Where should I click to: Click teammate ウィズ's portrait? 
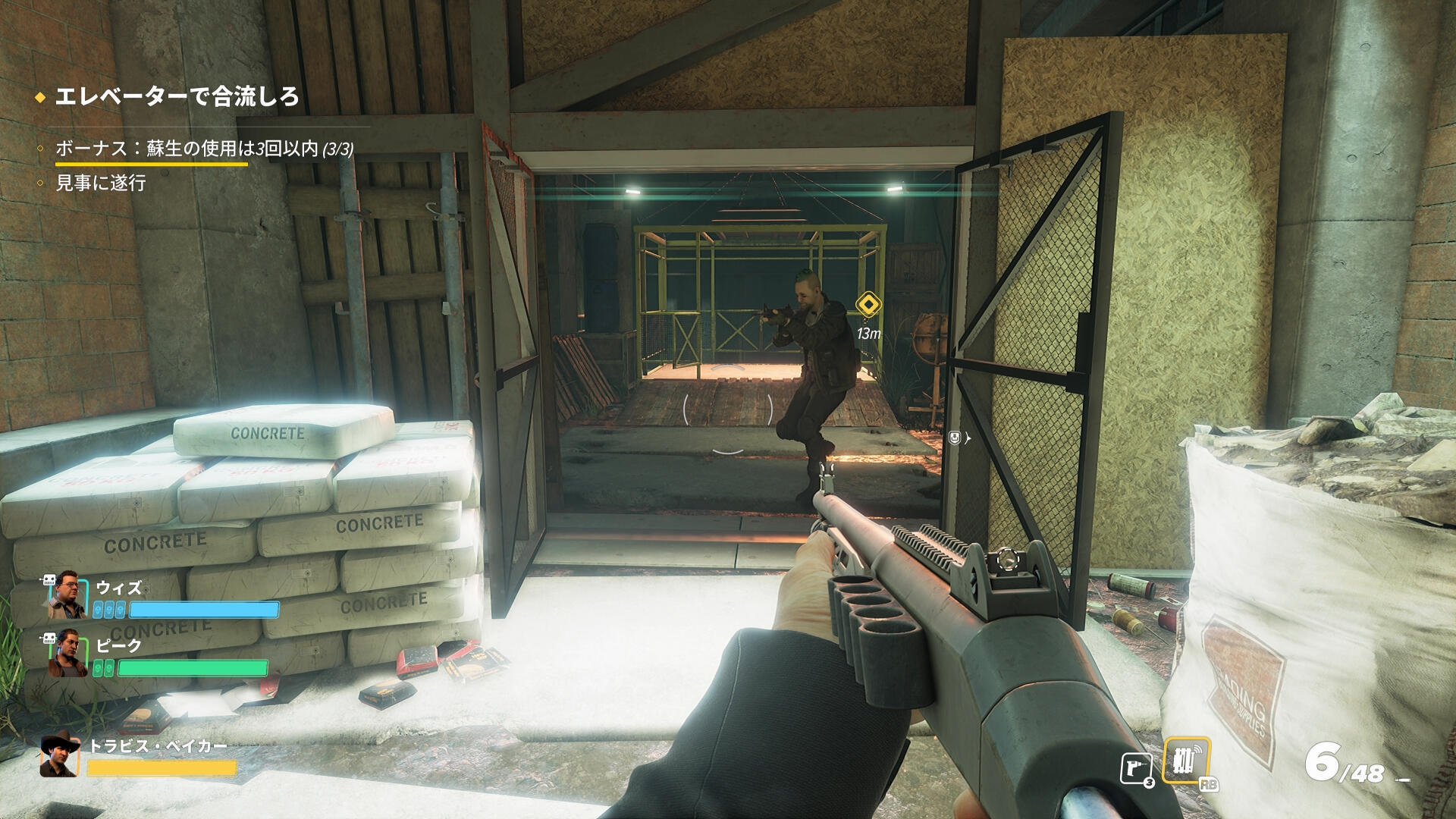click(67, 596)
